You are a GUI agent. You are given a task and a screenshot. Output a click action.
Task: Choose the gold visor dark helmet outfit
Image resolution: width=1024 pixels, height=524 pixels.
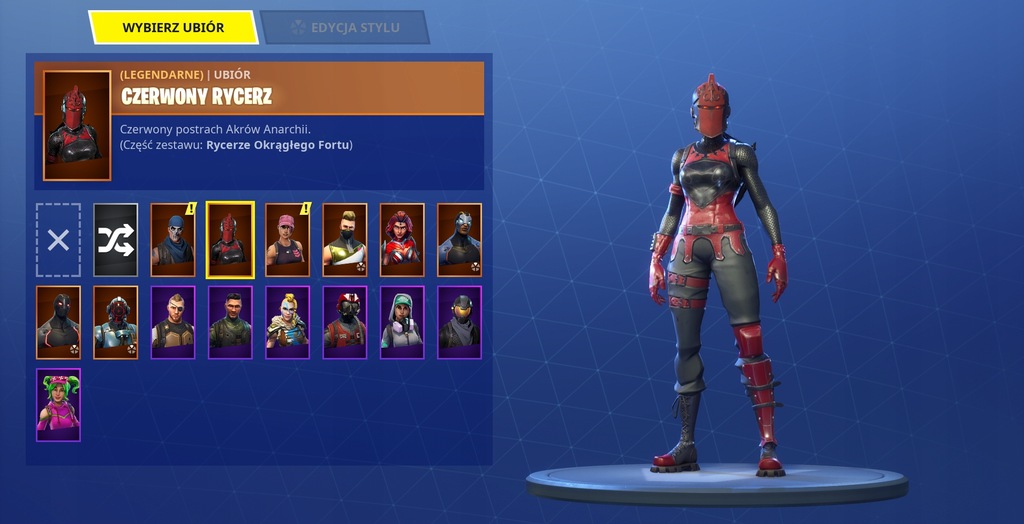(459, 322)
